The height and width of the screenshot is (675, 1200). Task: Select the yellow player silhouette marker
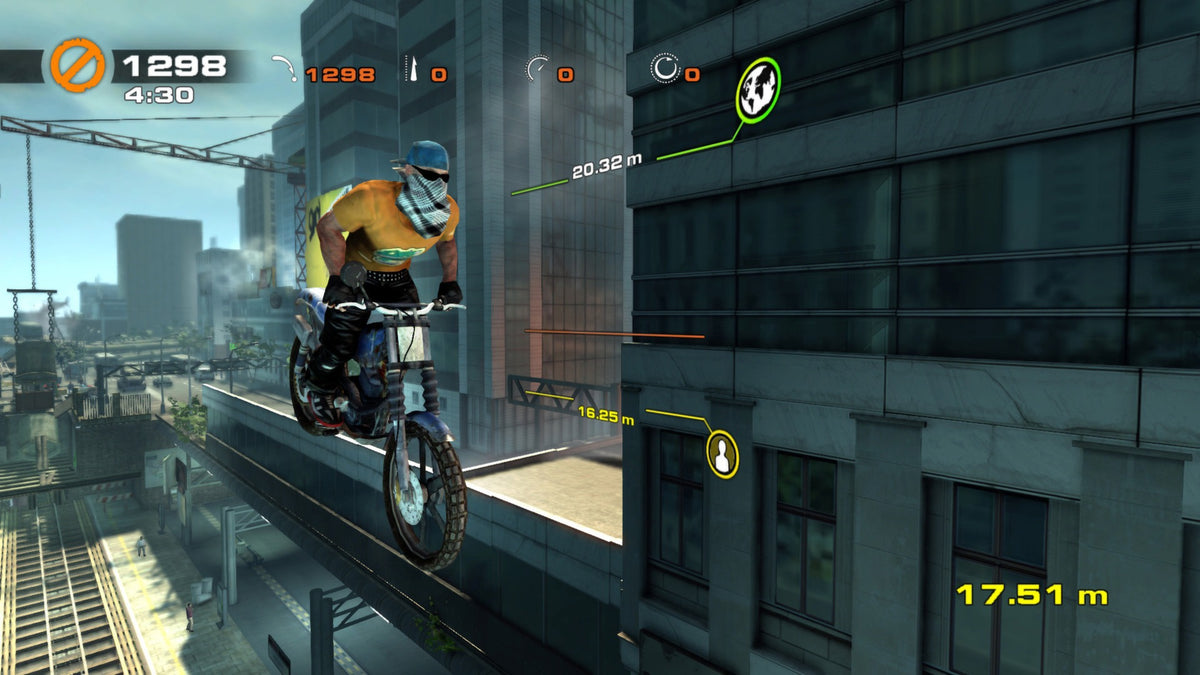(722, 453)
